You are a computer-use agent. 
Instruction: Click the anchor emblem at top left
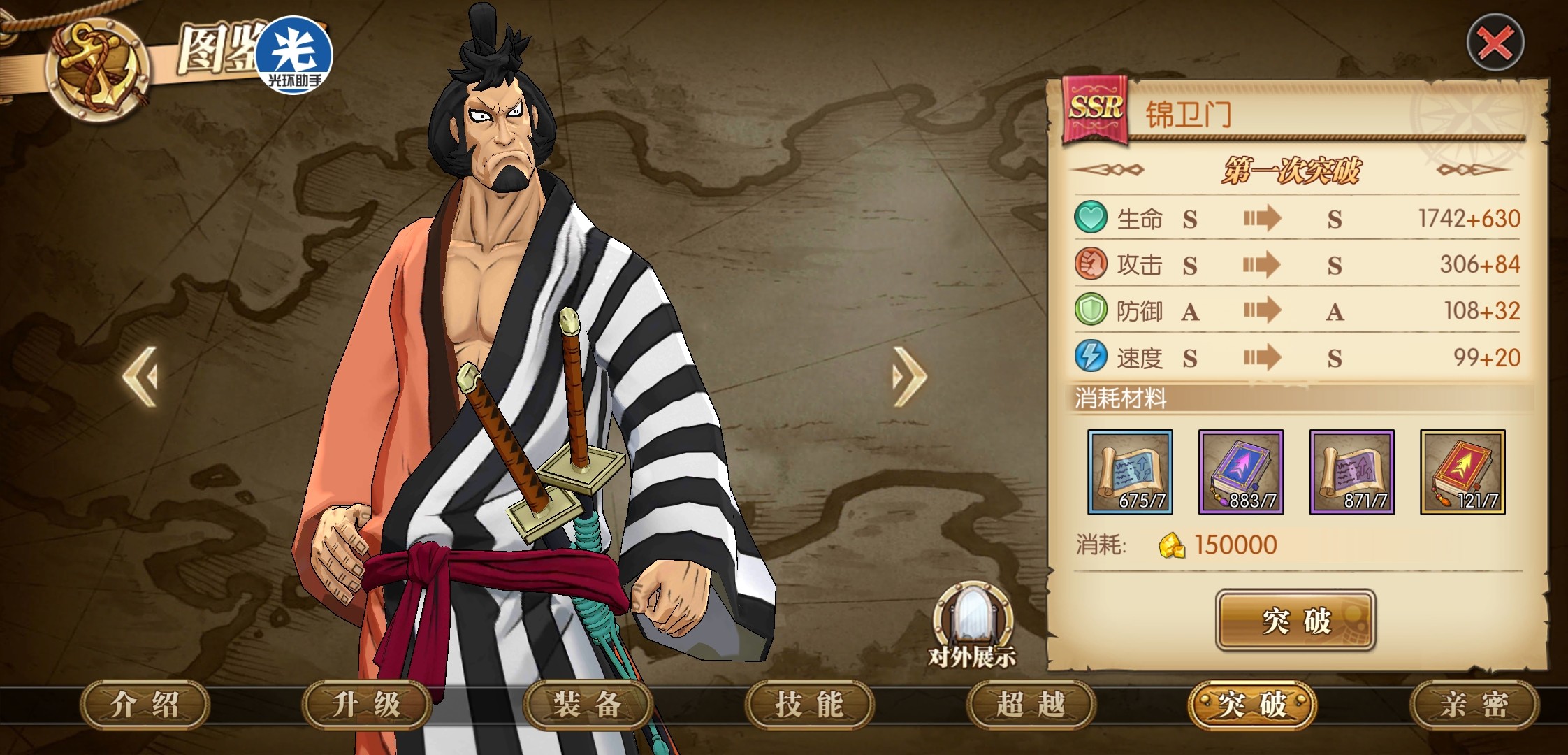point(96,70)
